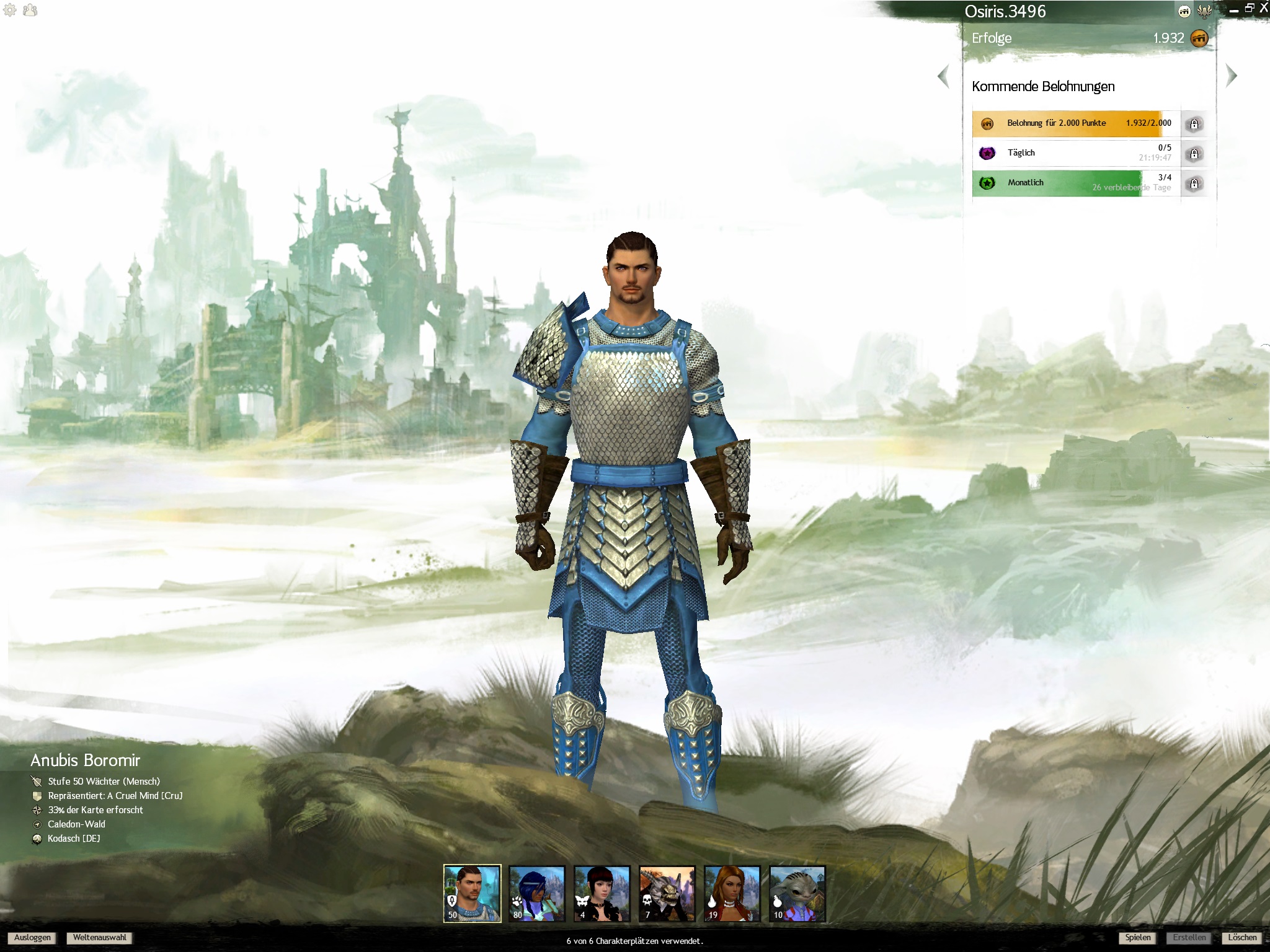This screenshot has width=1270, height=952.
Task: Switch to the winged laurel tab icon
Action: tap(1205, 11)
